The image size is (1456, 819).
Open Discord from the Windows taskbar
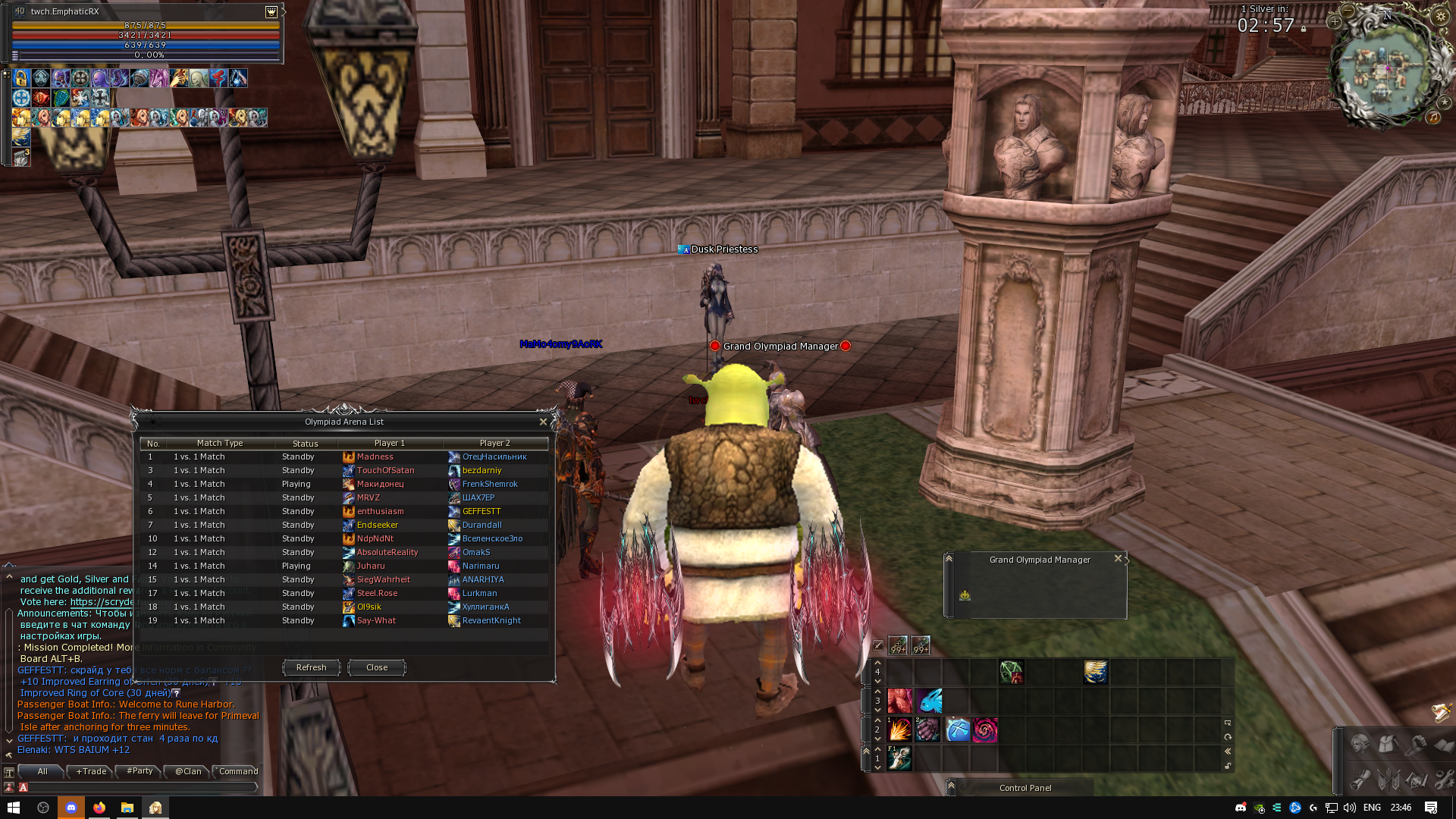click(x=71, y=808)
